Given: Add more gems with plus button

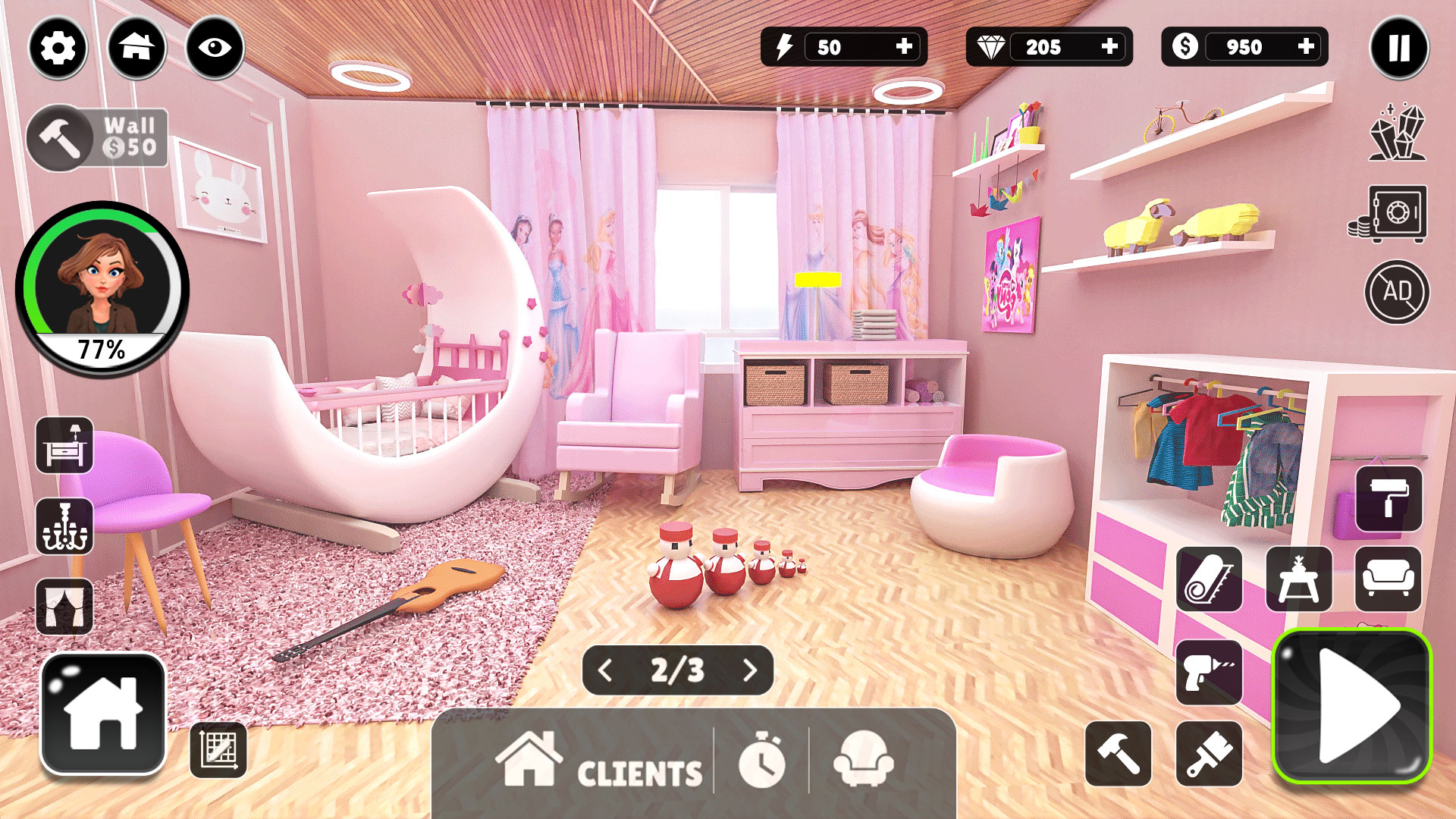Looking at the screenshot, I should click(x=1109, y=48).
